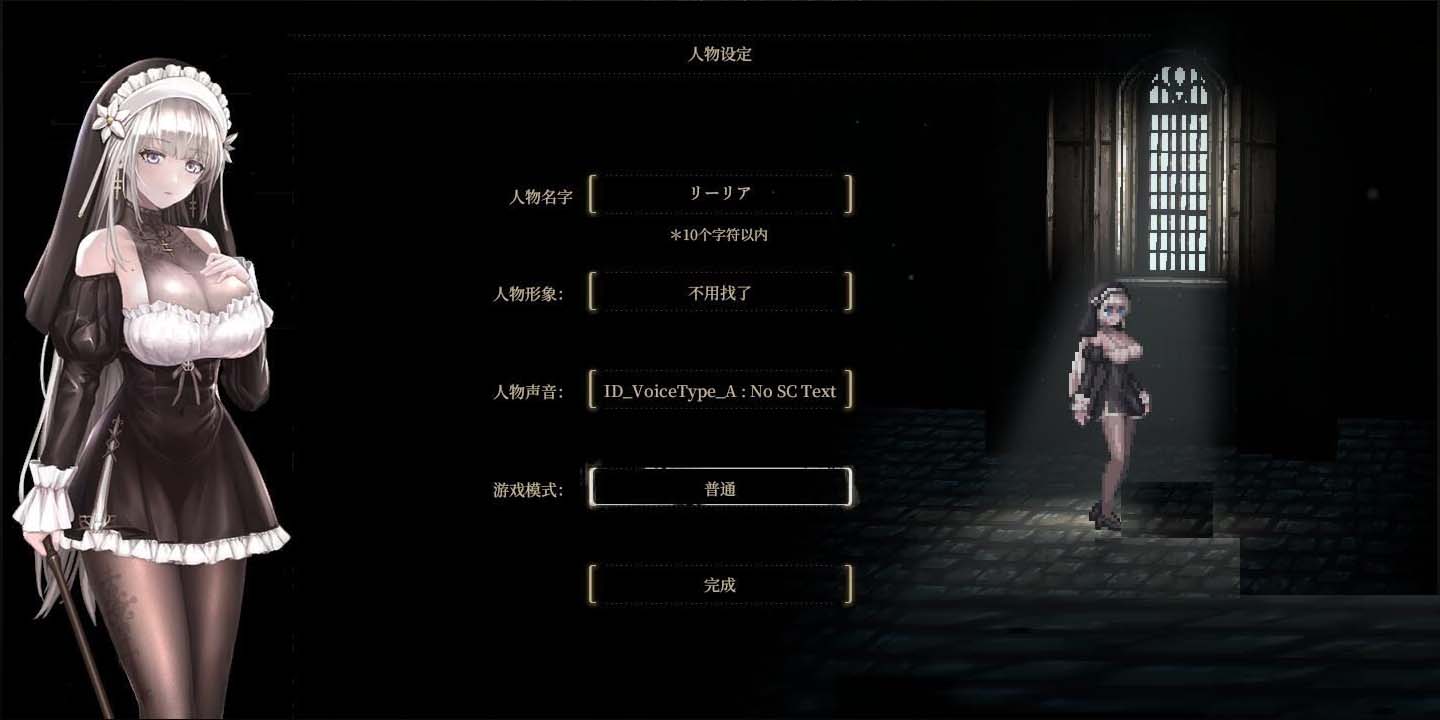Open the 游戏模式 selector set to 普通
The width and height of the screenshot is (1440, 720).
click(719, 486)
